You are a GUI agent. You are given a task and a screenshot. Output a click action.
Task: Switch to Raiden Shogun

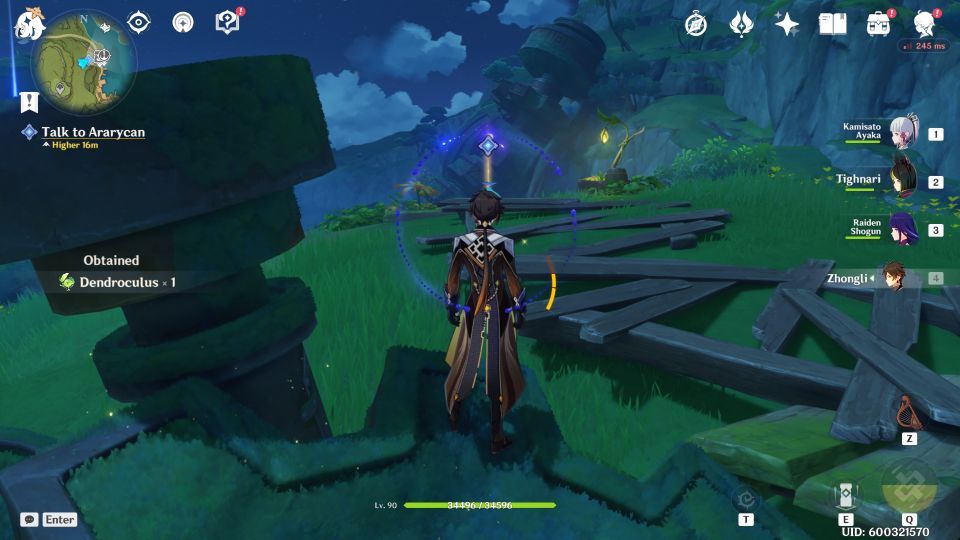pyautogui.click(x=904, y=229)
